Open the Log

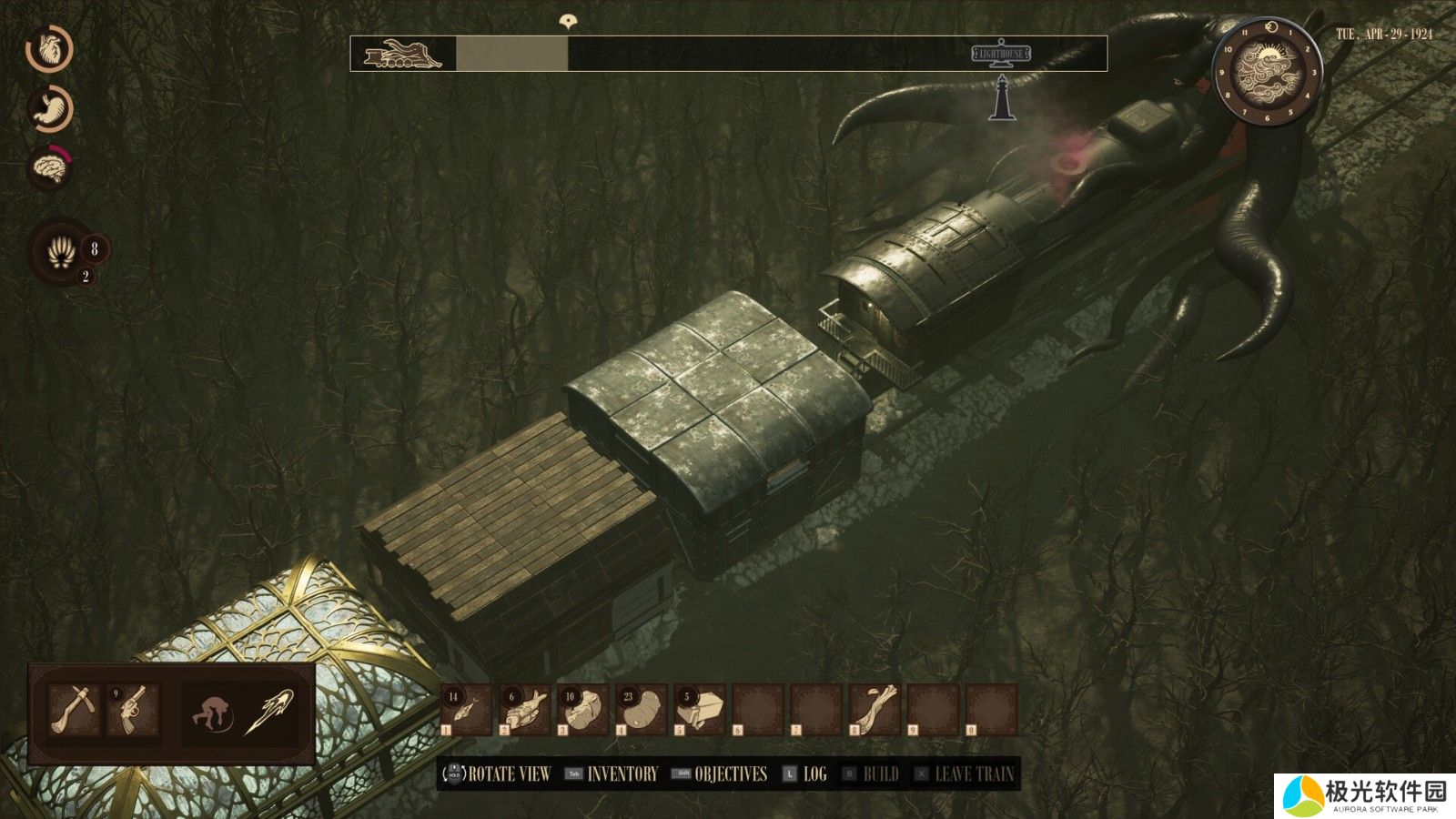pos(814,774)
